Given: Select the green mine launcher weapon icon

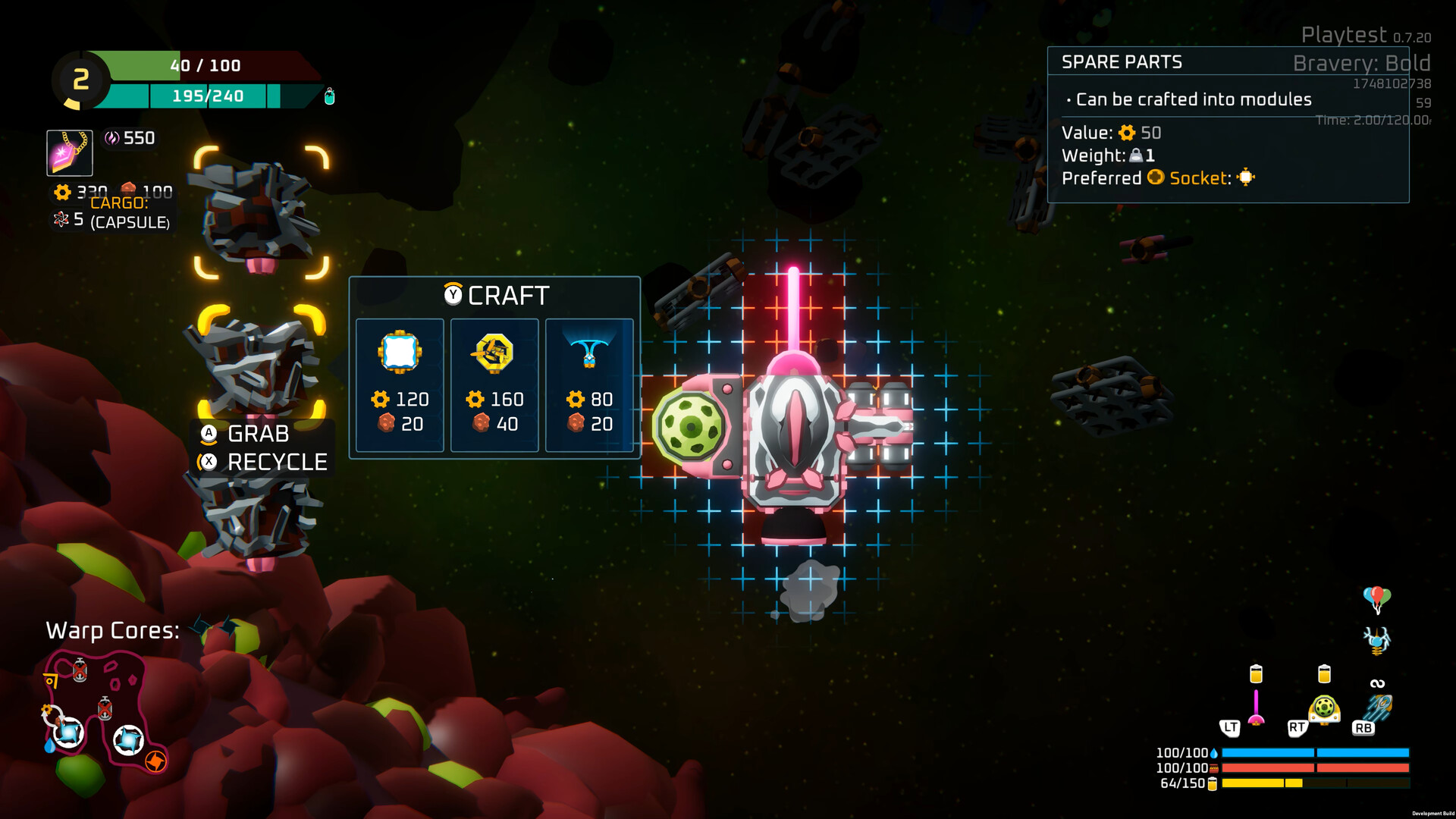Looking at the screenshot, I should coord(1324,709).
